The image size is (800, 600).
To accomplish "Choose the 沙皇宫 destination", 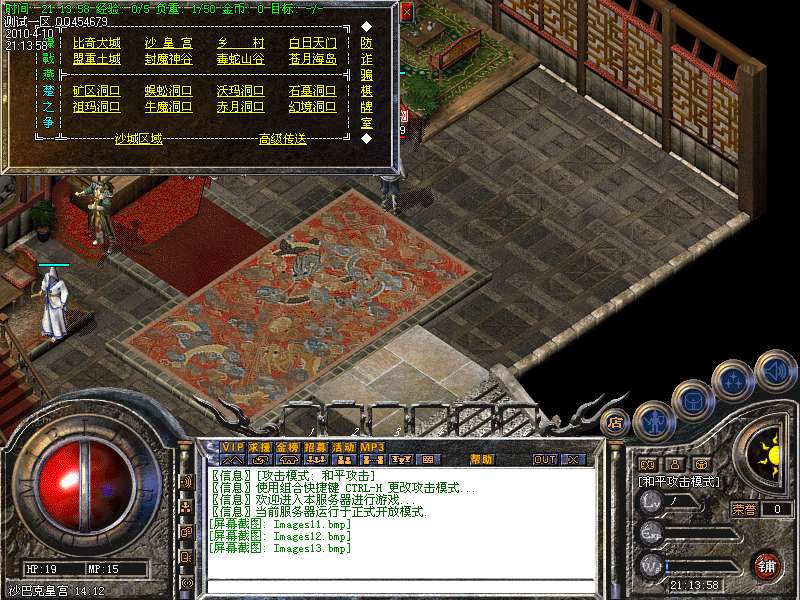I will click(168, 43).
